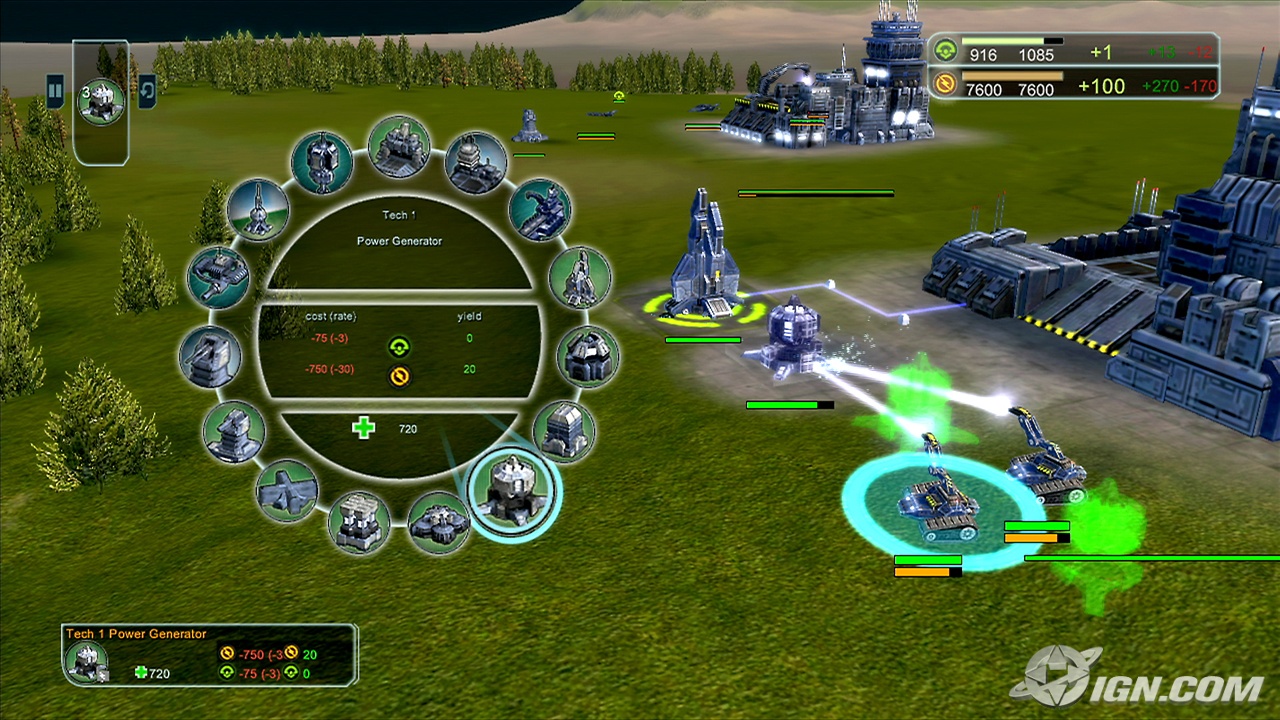The image size is (1280, 720).
Task: Select the multi-barrel launcher vehicle icon
Action: coord(218,277)
